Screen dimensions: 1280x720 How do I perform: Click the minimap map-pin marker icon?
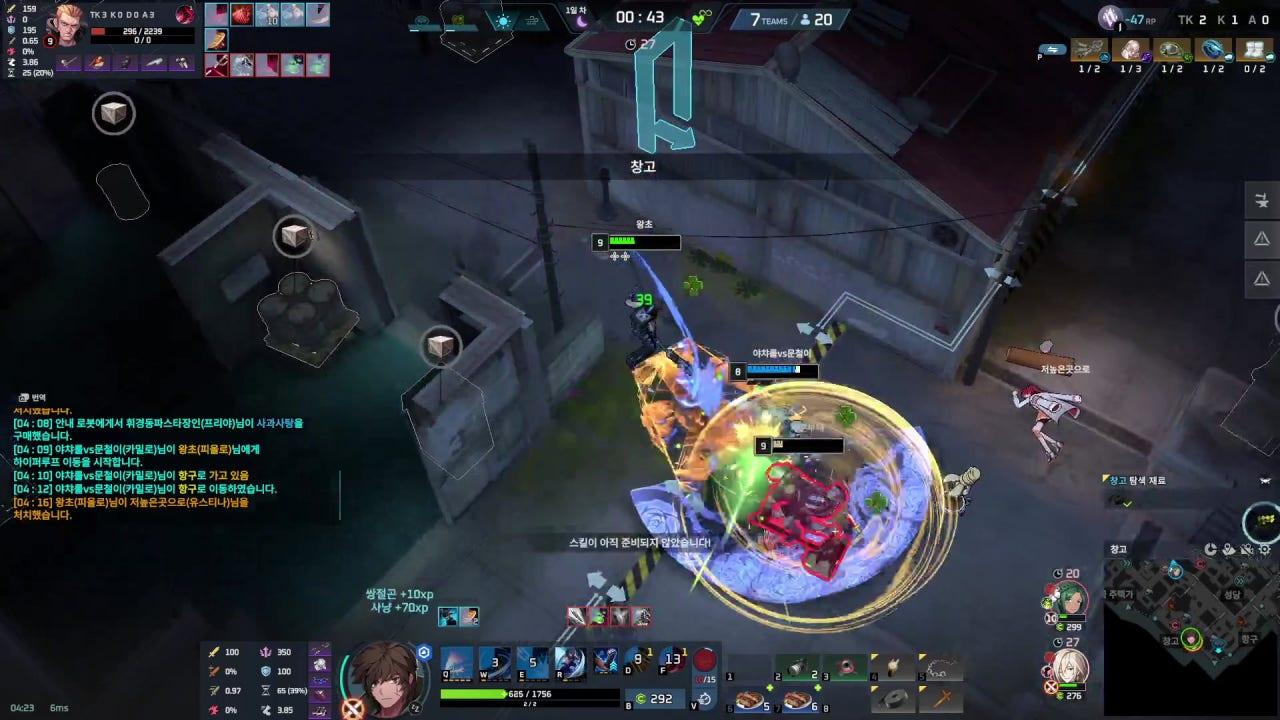[x=1229, y=549]
